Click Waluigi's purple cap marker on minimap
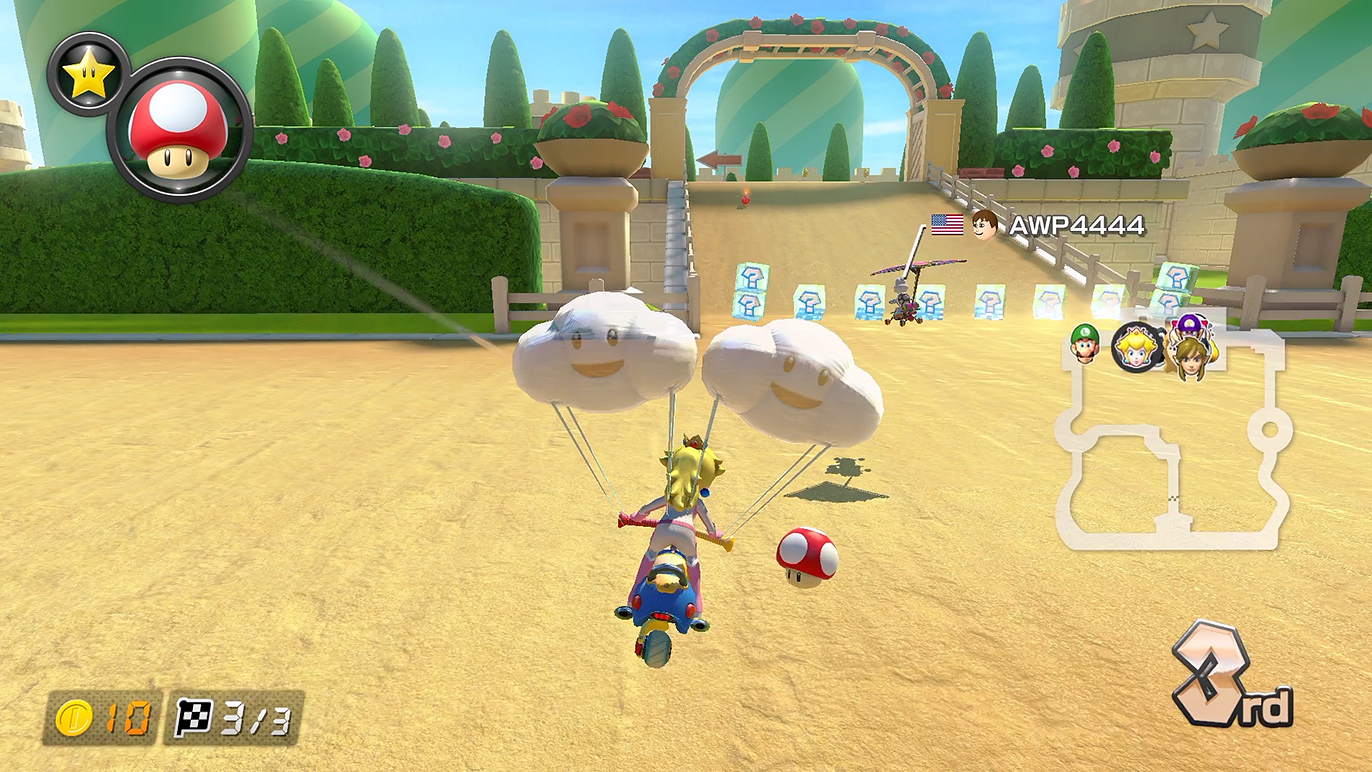This screenshot has width=1372, height=772. click(x=1191, y=325)
